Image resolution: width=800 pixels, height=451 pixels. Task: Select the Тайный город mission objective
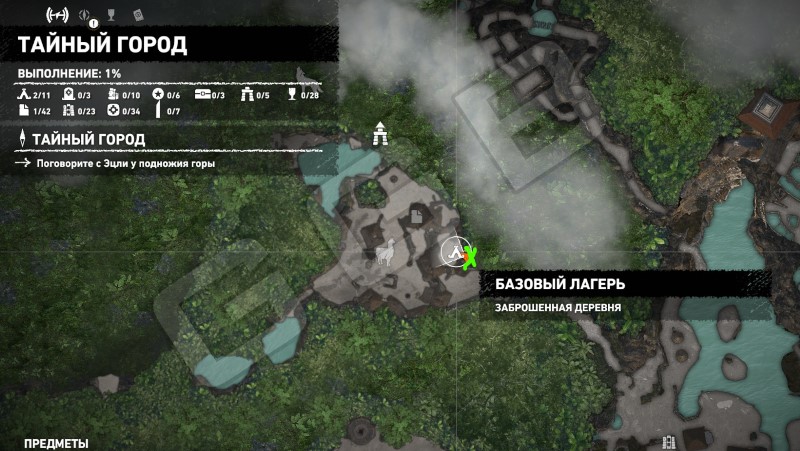point(88,139)
